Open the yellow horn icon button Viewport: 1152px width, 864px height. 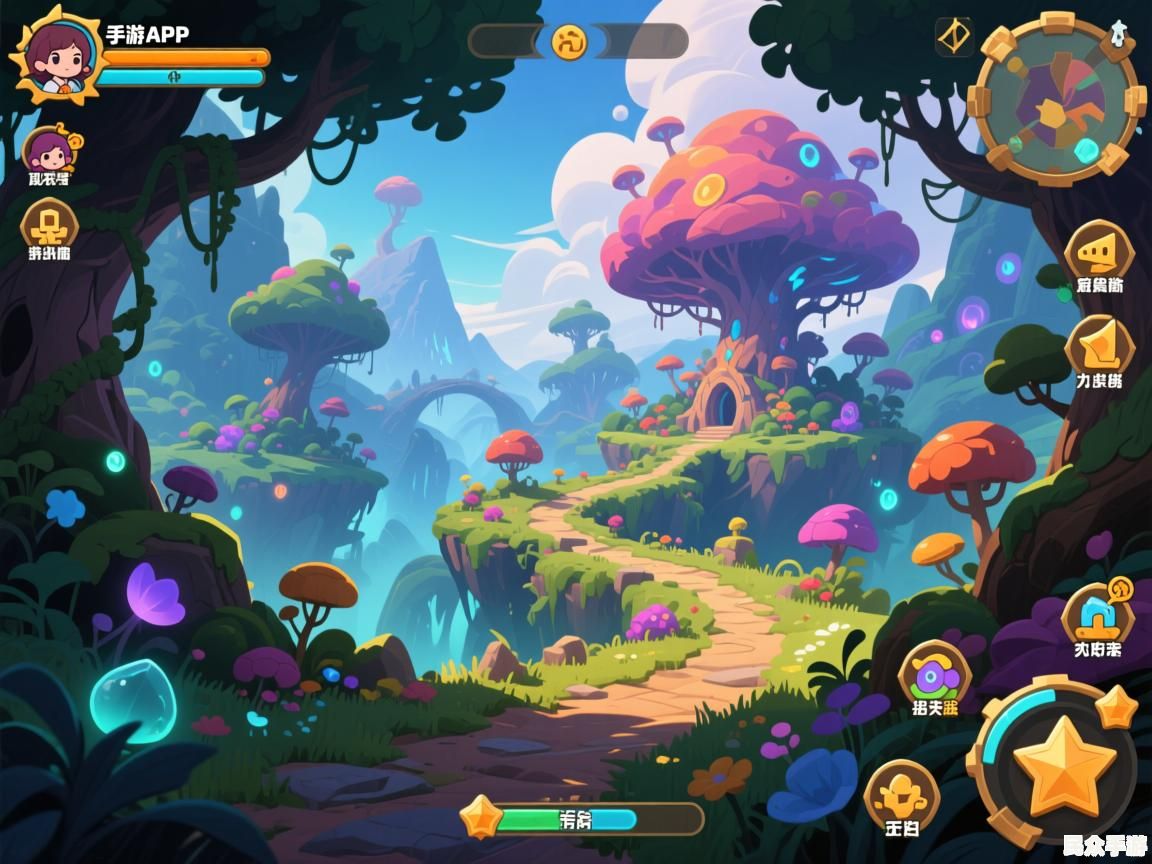(1098, 248)
